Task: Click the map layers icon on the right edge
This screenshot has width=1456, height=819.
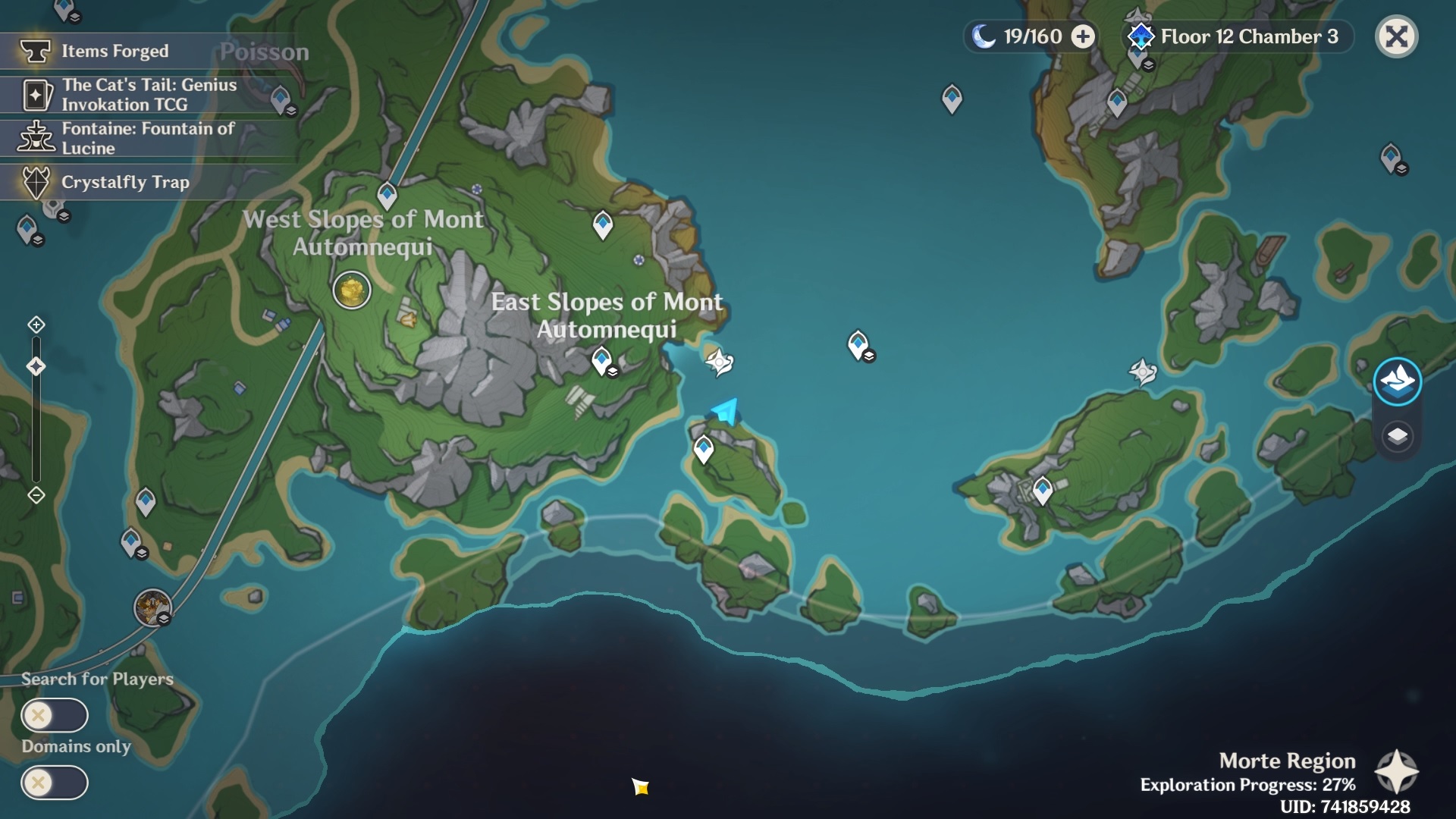Action: click(1399, 436)
